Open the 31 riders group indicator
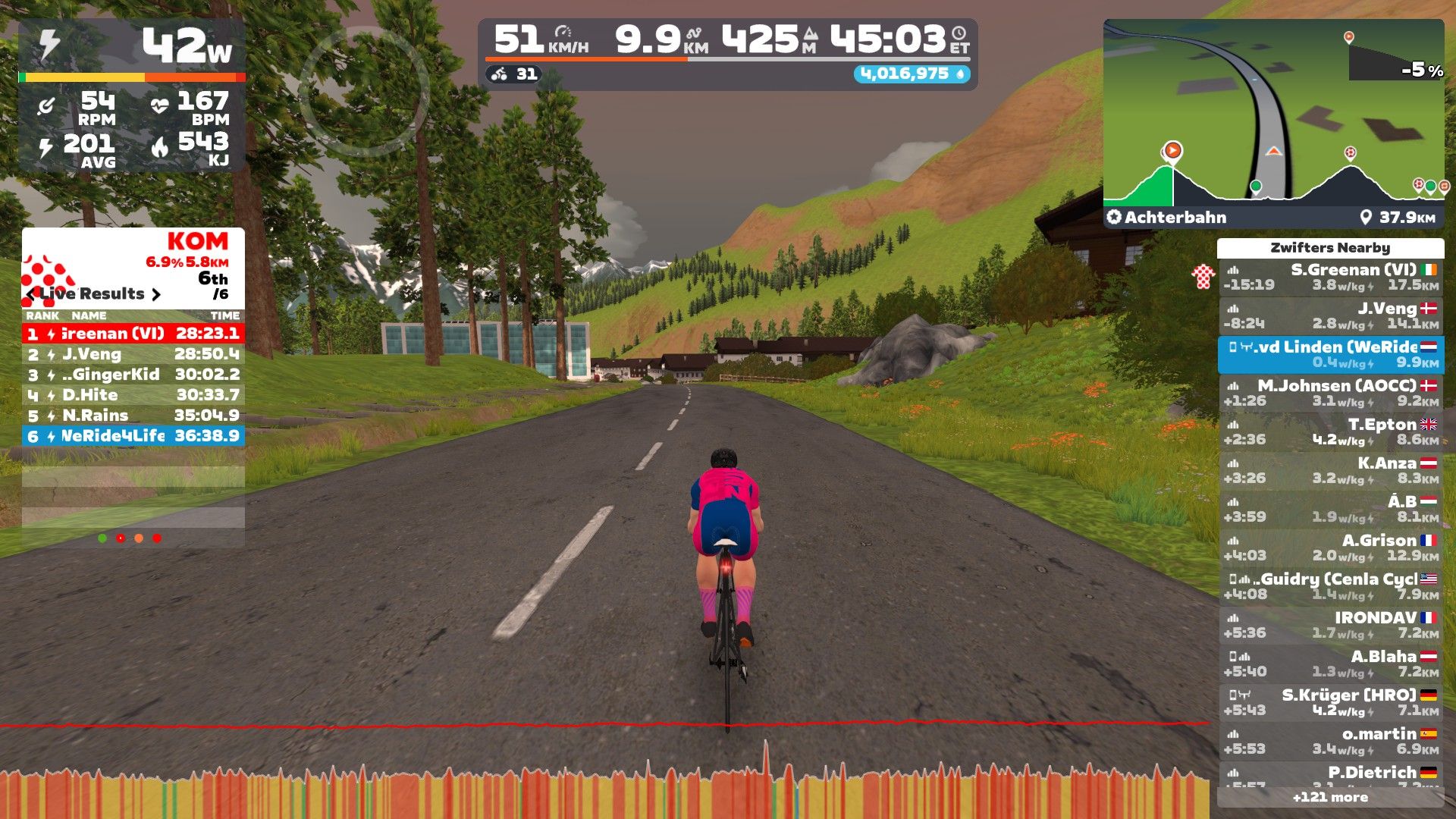This screenshot has width=1456, height=819. click(515, 74)
